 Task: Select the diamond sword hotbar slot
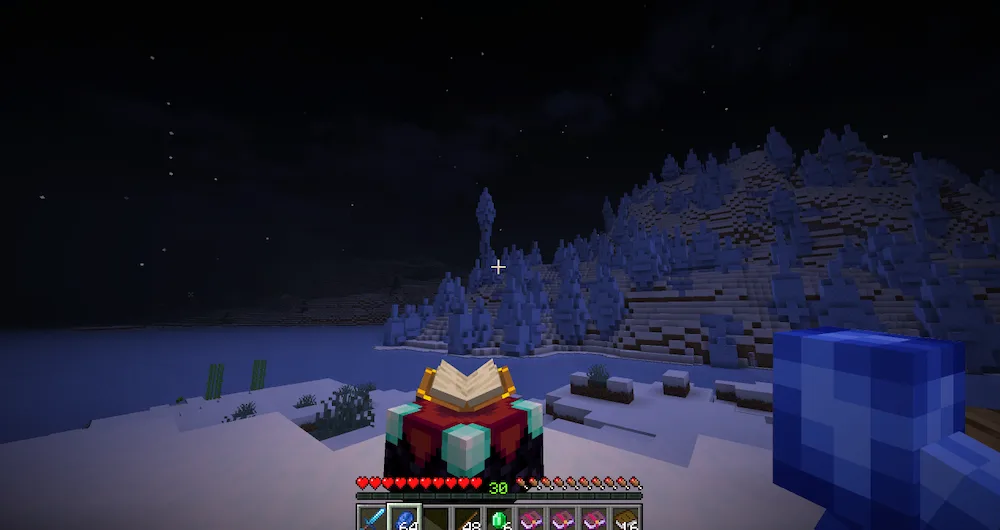coord(373,519)
